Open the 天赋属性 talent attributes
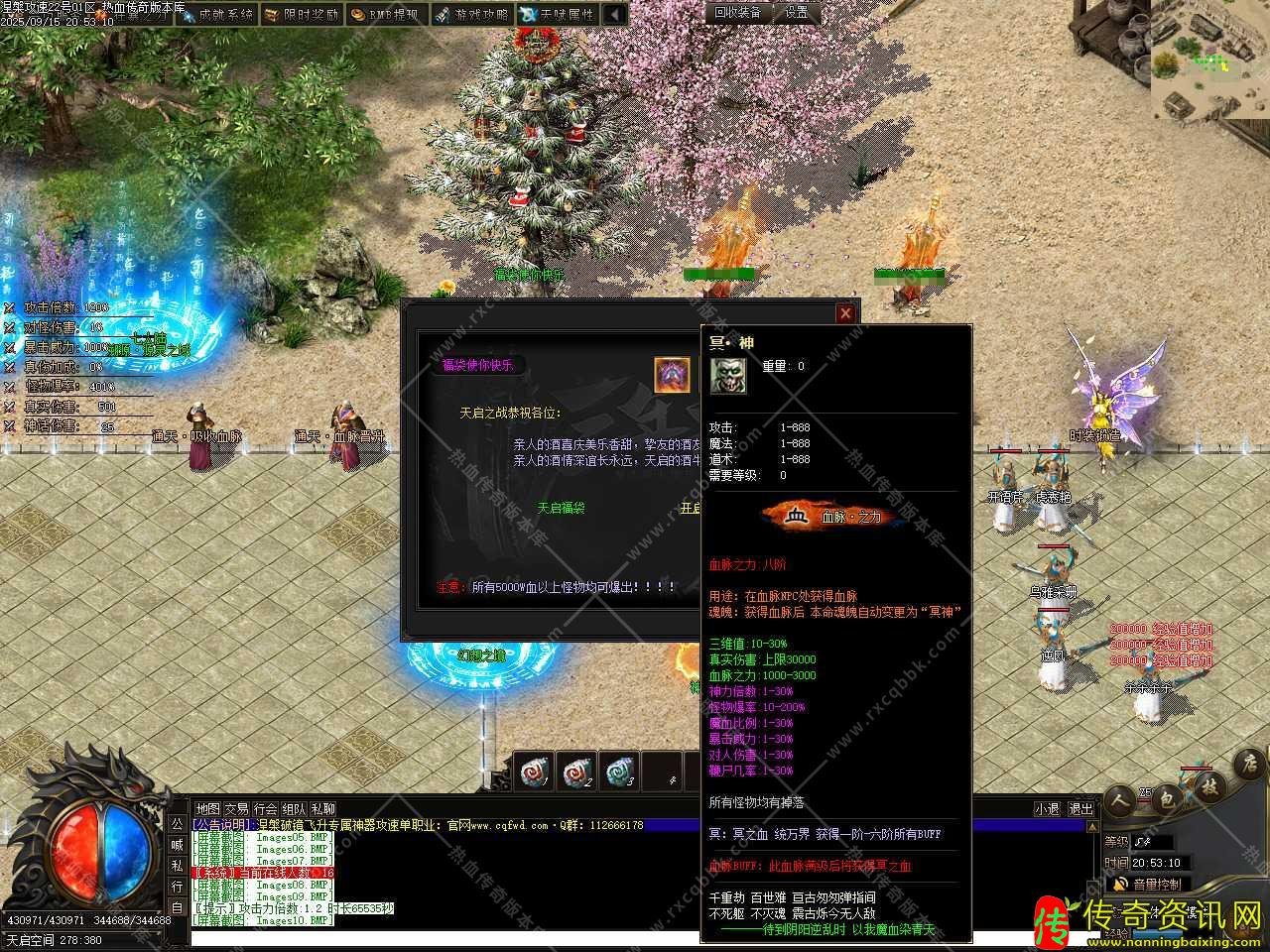Viewport: 1270px width, 952px height. click(558, 14)
